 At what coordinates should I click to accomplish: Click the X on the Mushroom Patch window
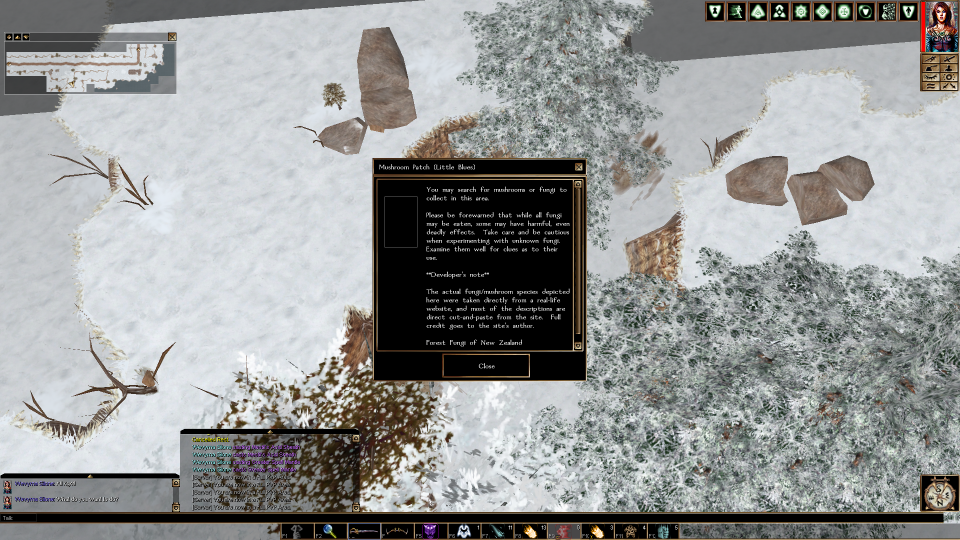click(x=578, y=167)
